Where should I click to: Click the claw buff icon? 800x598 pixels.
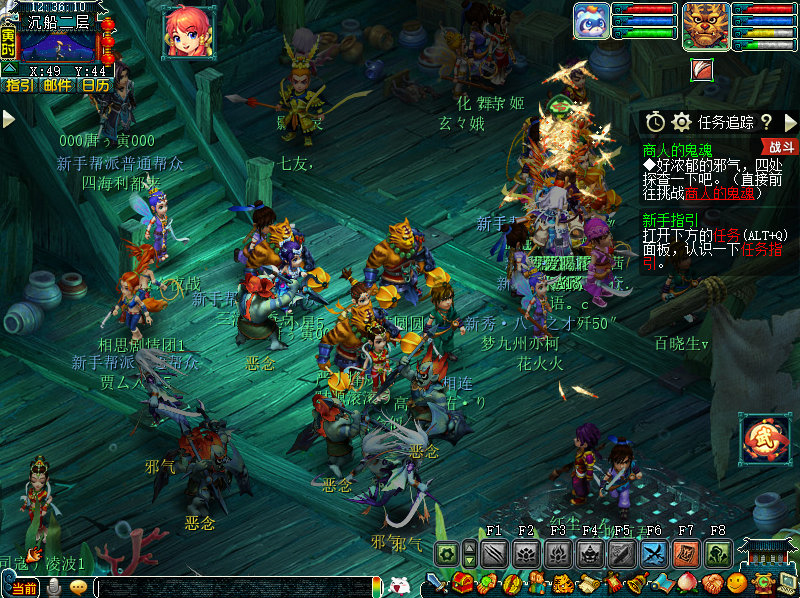point(703,69)
